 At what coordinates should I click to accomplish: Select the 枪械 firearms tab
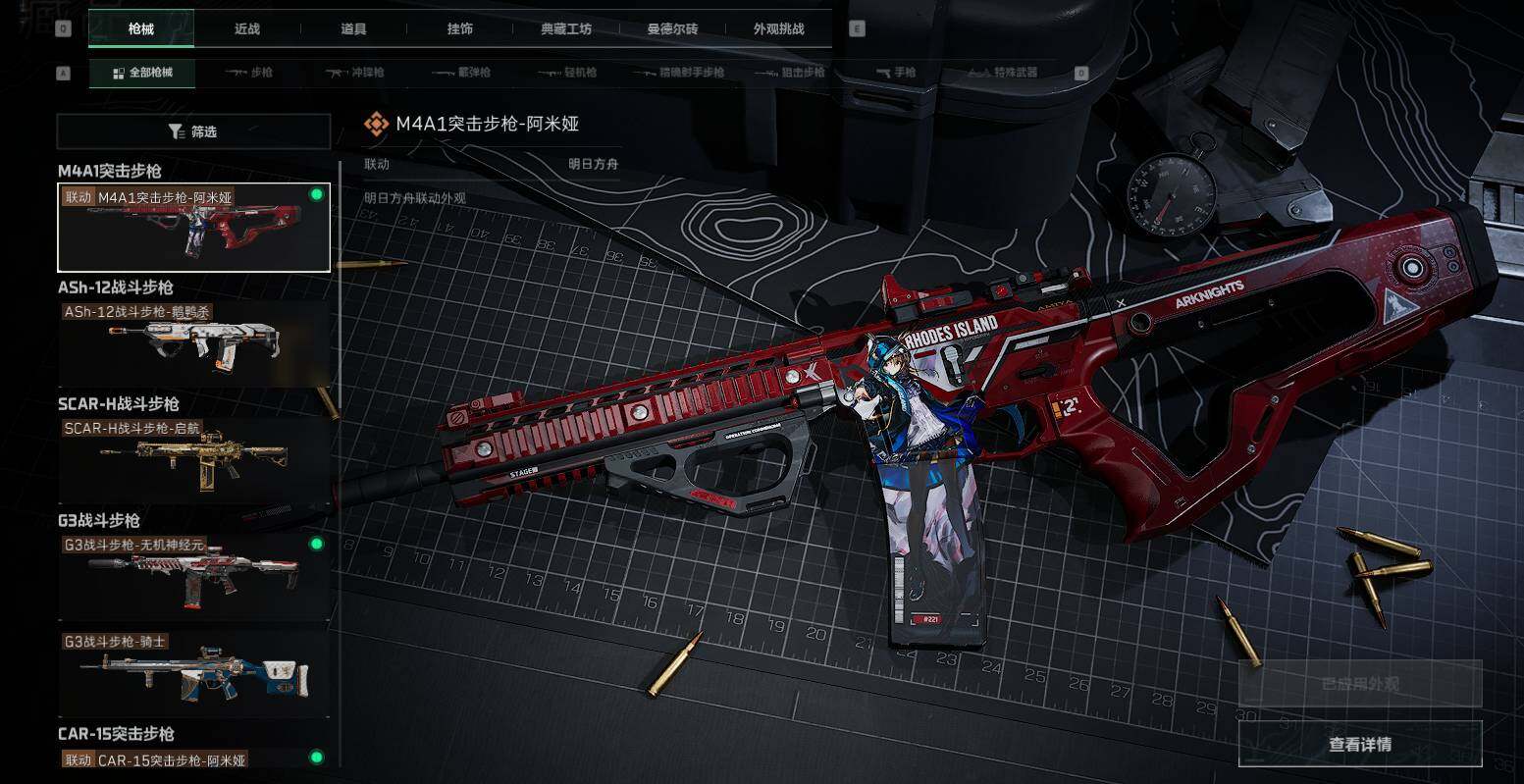(141, 28)
